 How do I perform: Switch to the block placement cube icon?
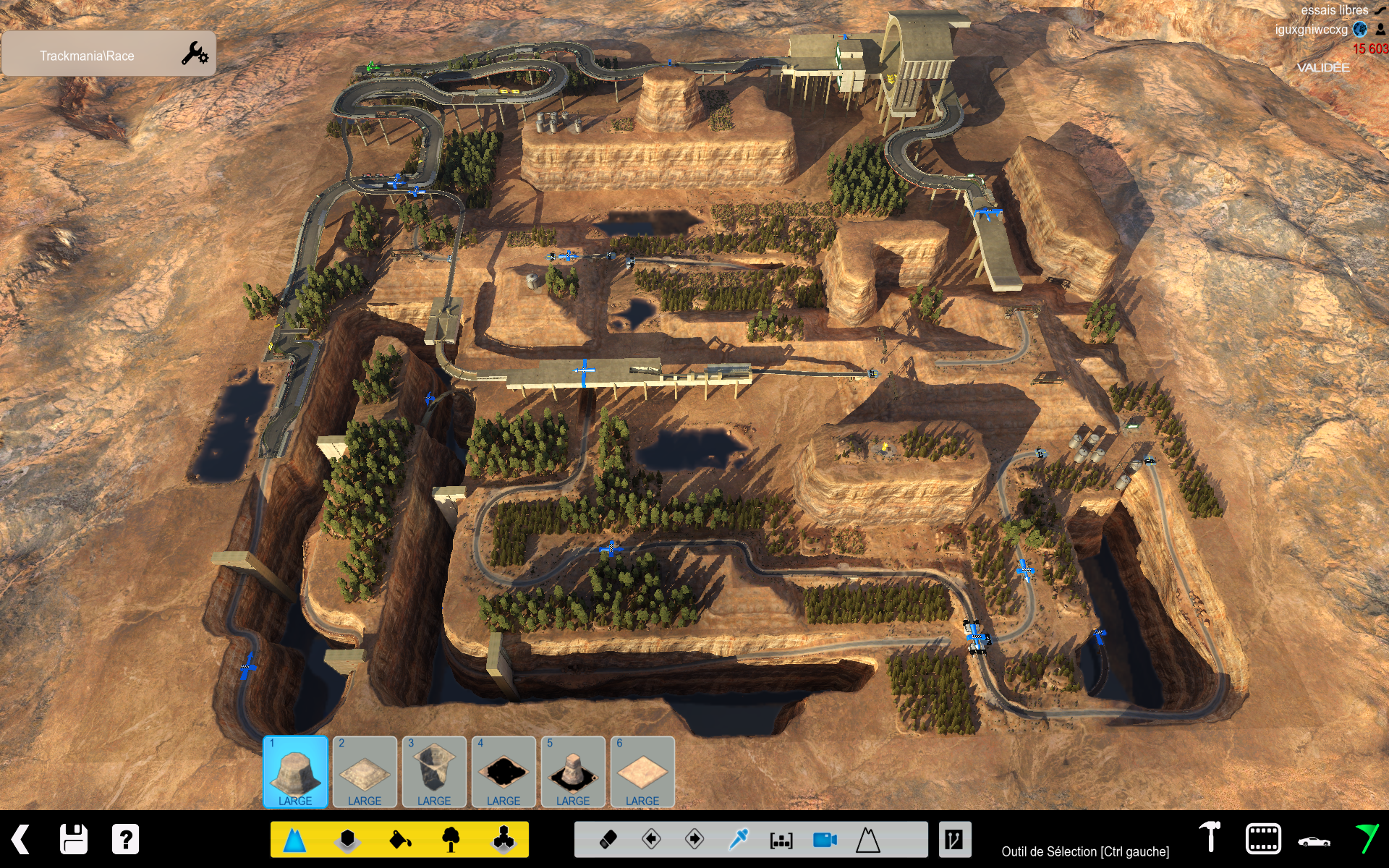(x=348, y=840)
